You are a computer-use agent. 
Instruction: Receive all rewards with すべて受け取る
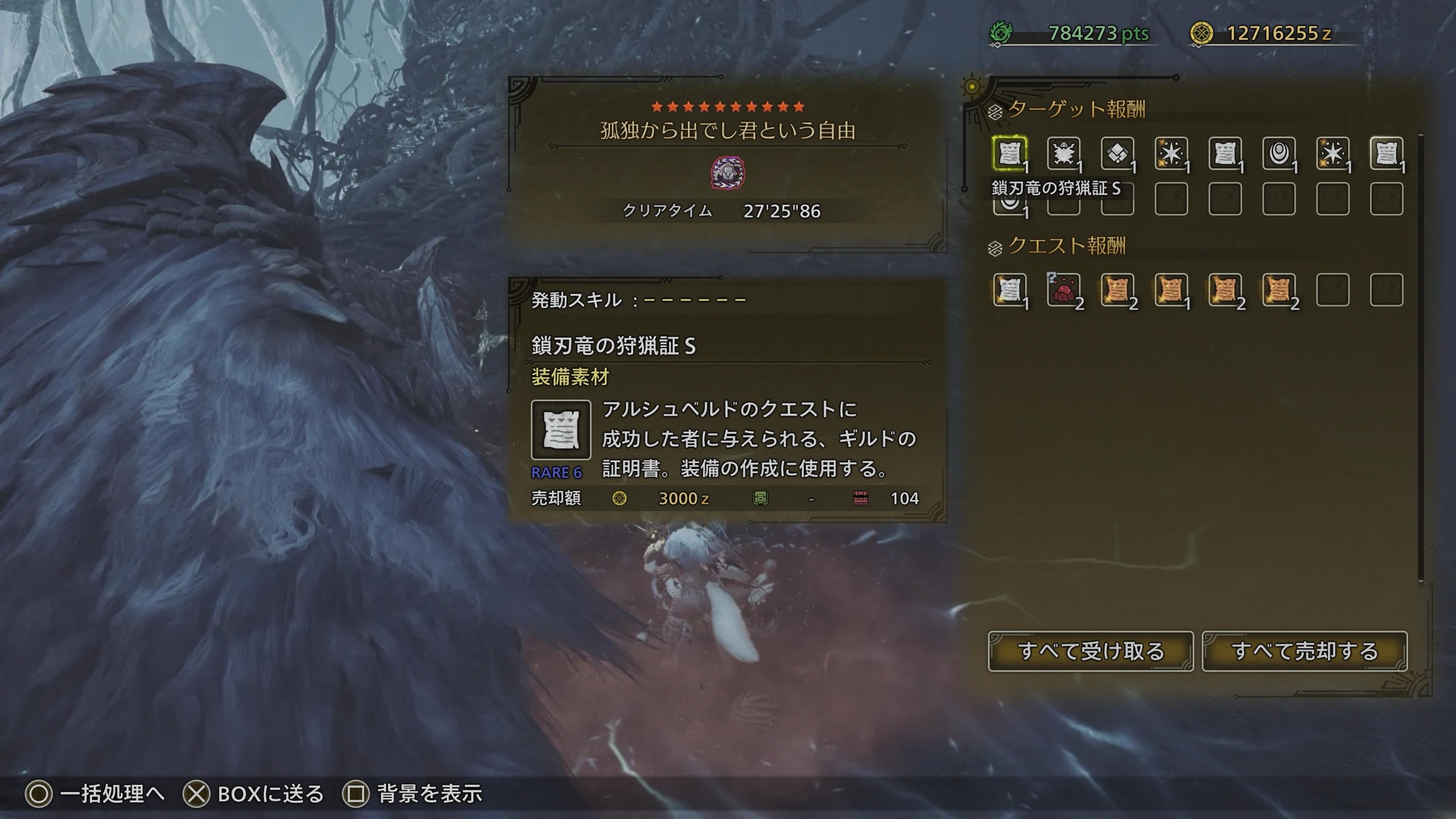tap(1091, 651)
